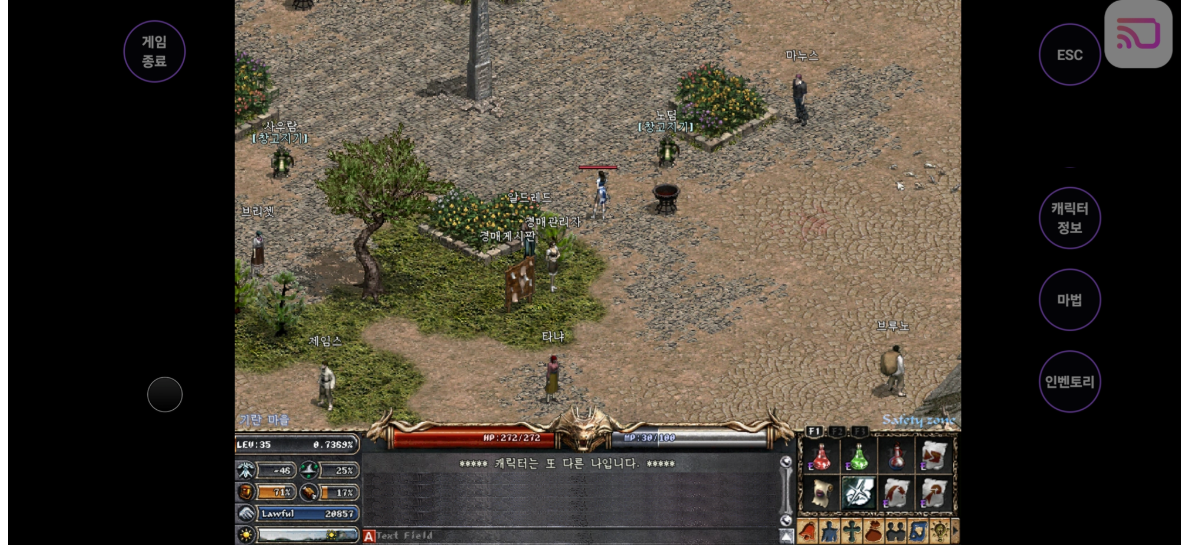This screenshot has height=545, width=1181.
Task: Activate the crossed-swords skill quickslot
Action: coord(858,493)
